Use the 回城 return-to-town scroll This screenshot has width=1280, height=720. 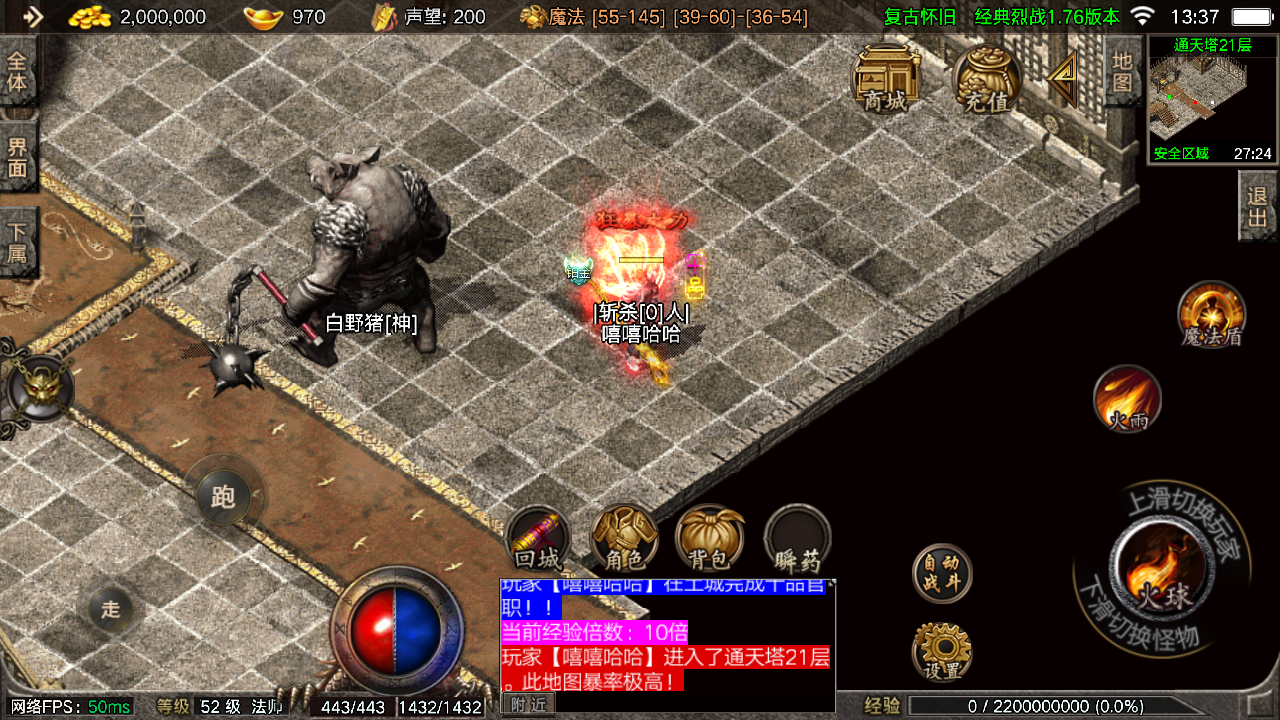[x=539, y=539]
